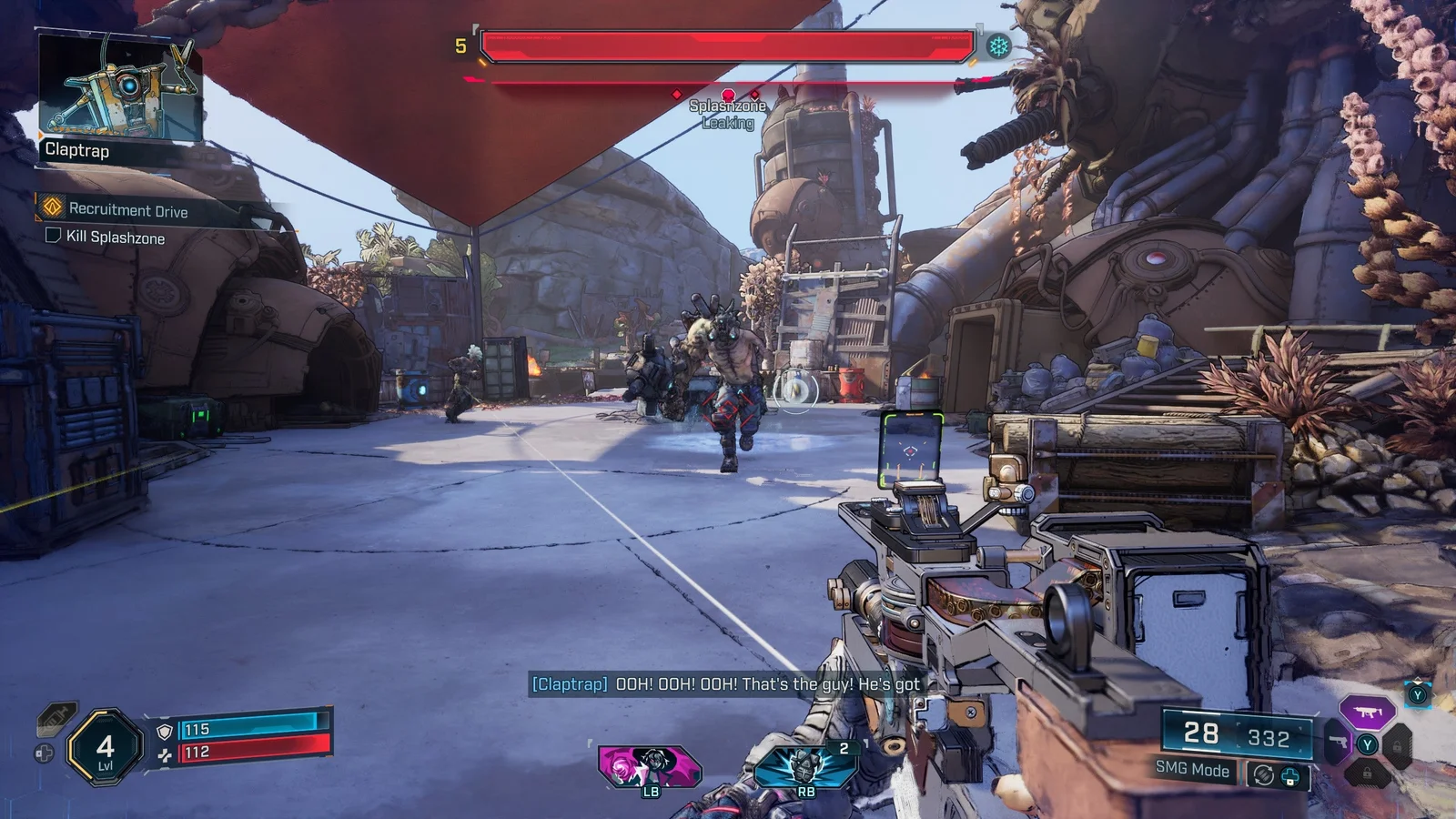Screen dimensions: 1456x819
Task: Tick the Kill Splashzone objective checkbox
Action: (54, 236)
